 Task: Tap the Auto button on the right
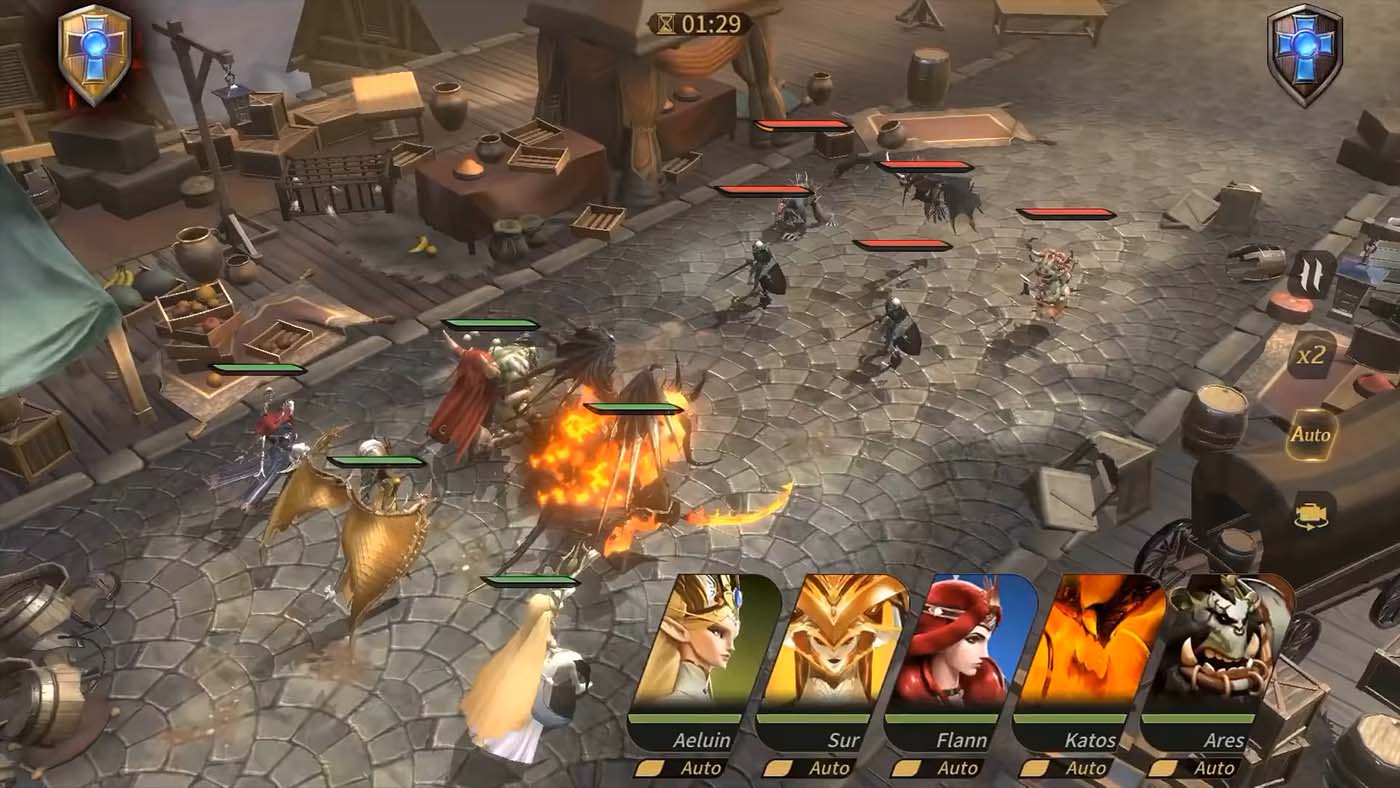click(x=1310, y=435)
